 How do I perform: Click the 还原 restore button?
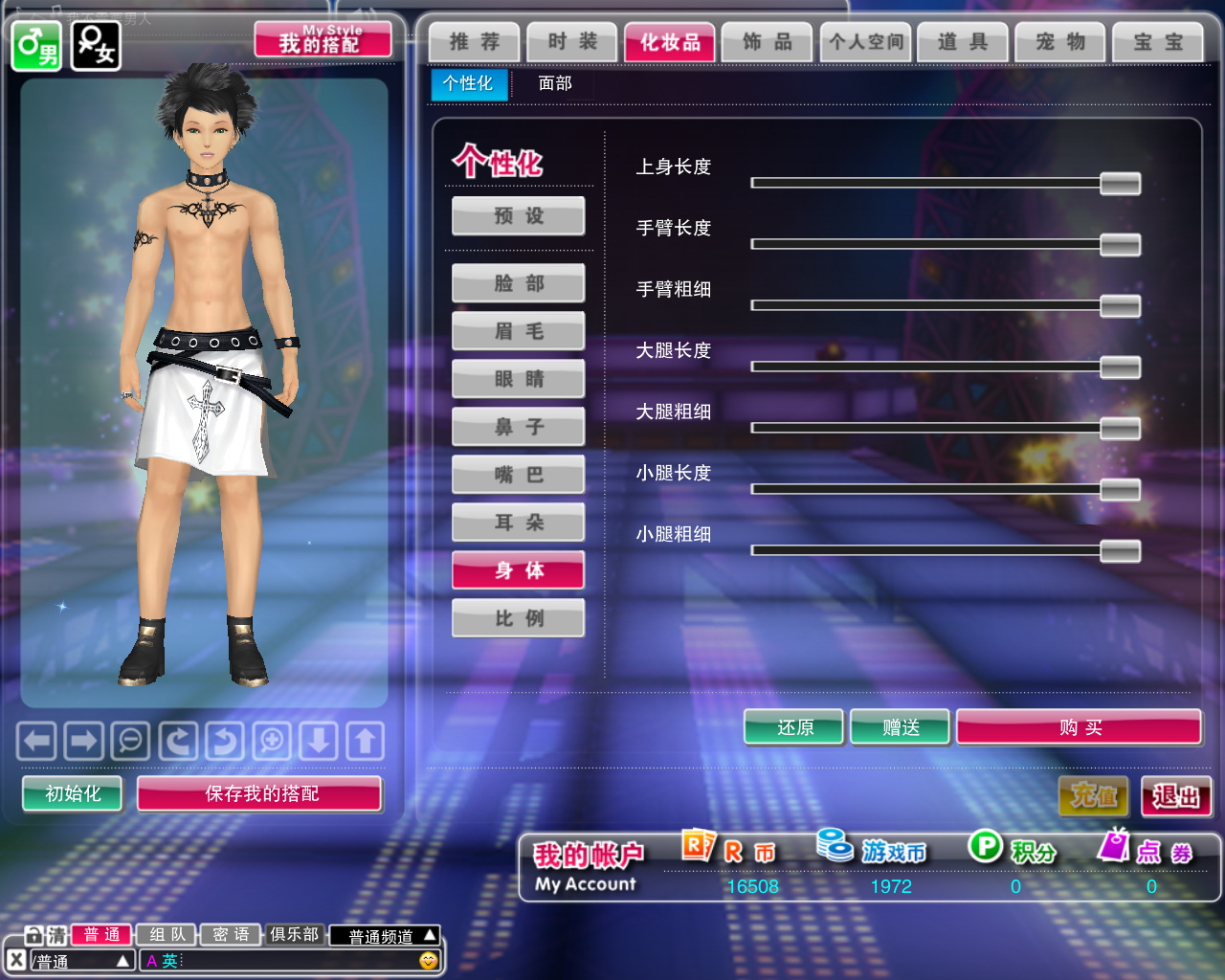click(x=794, y=727)
